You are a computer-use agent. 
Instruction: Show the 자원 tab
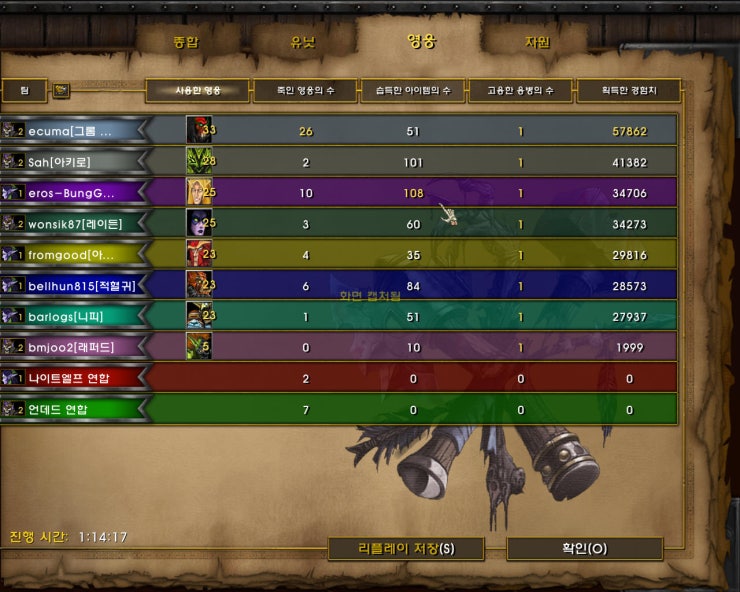[x=537, y=42]
